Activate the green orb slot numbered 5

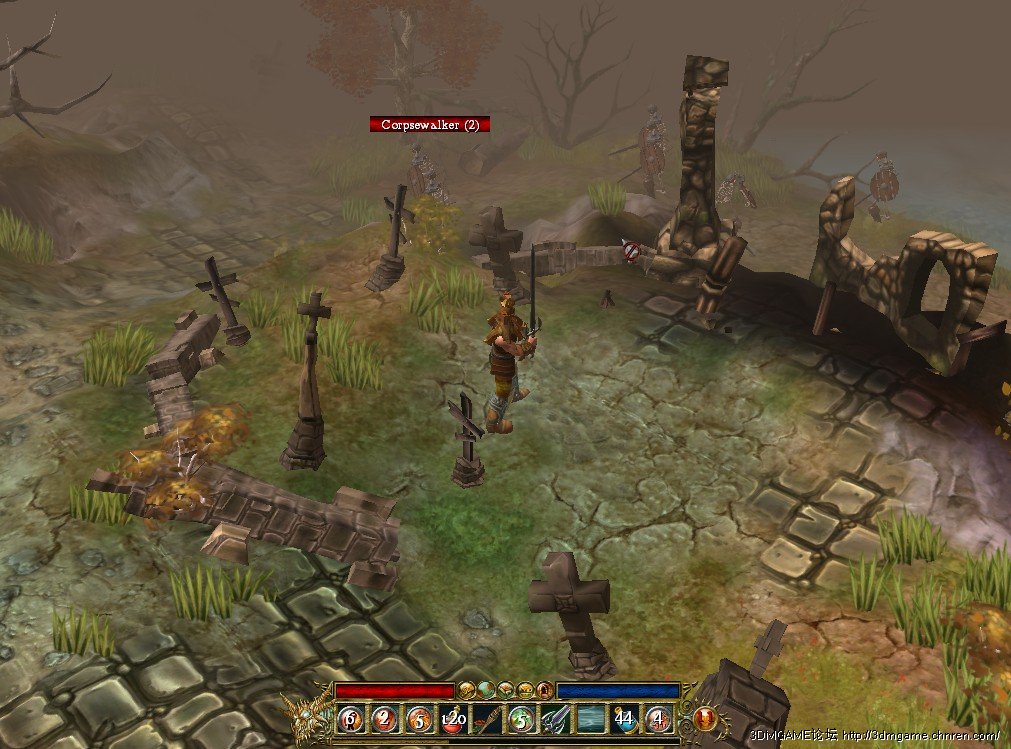point(521,717)
